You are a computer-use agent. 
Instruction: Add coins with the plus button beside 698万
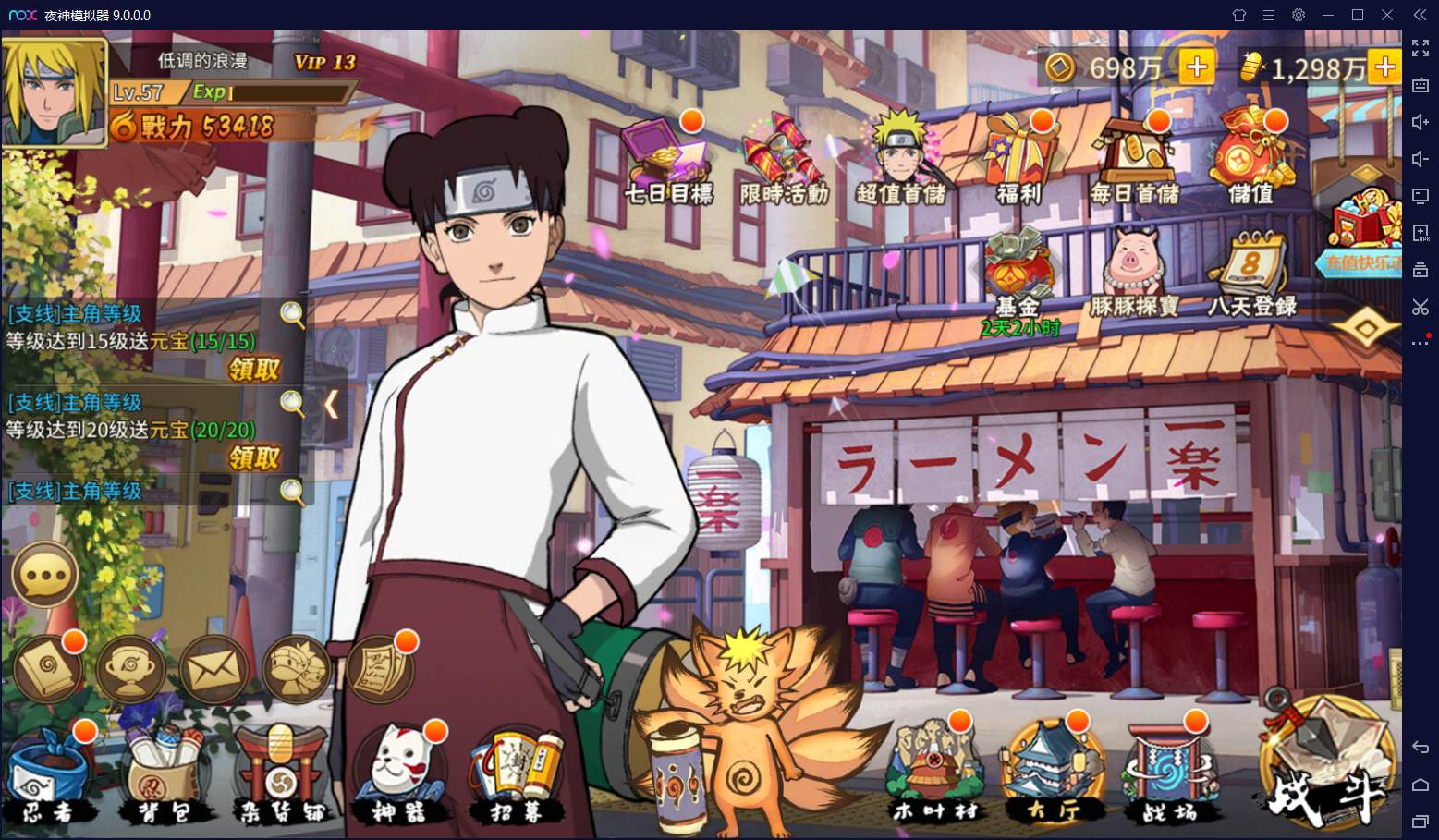(1197, 67)
